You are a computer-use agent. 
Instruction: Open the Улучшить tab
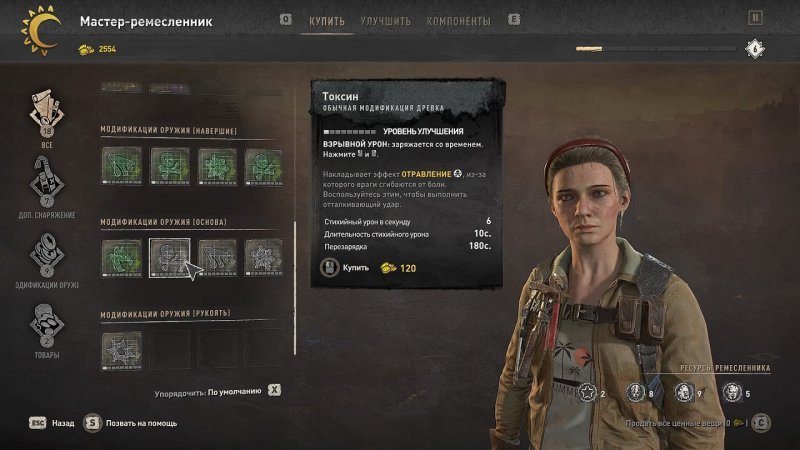(384, 21)
